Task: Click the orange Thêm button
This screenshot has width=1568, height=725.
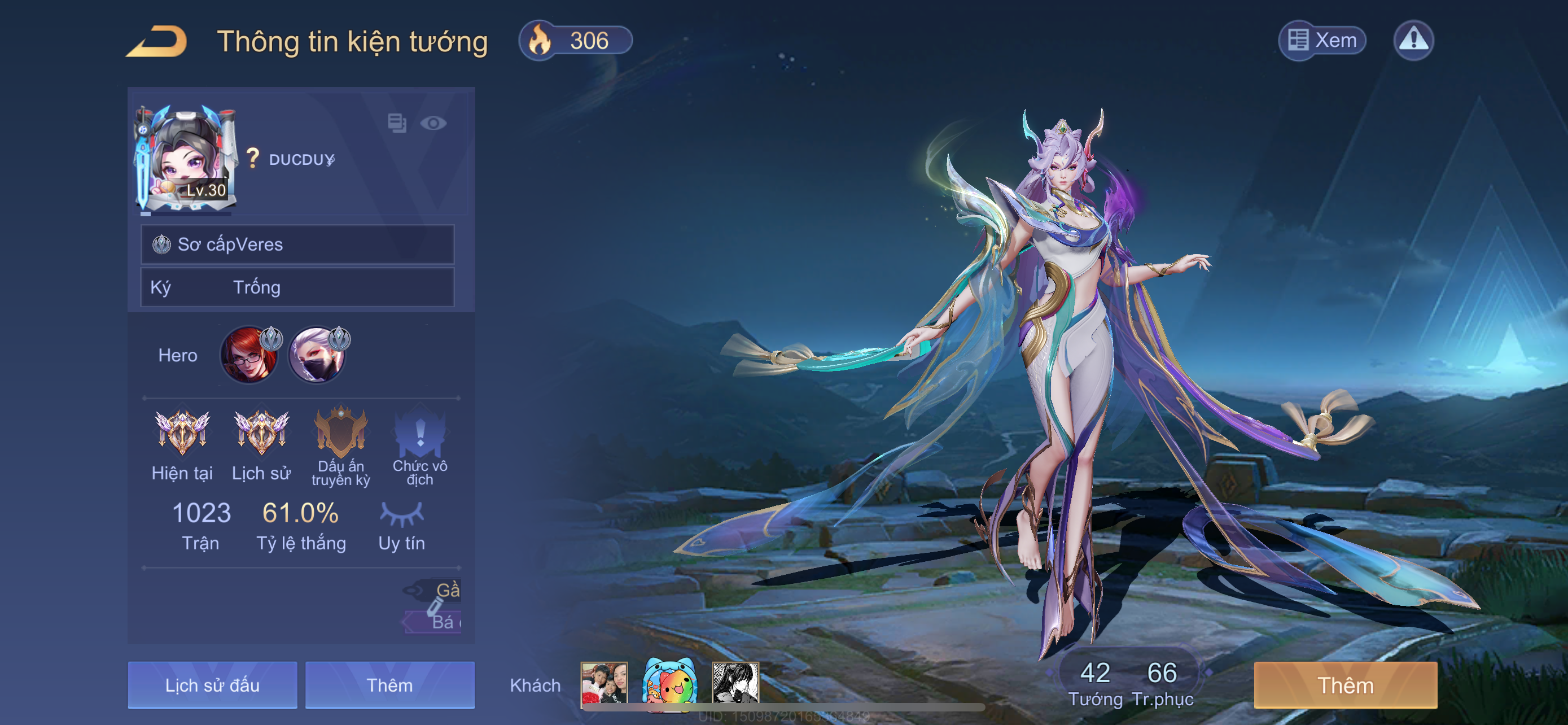Action: click(x=1345, y=685)
